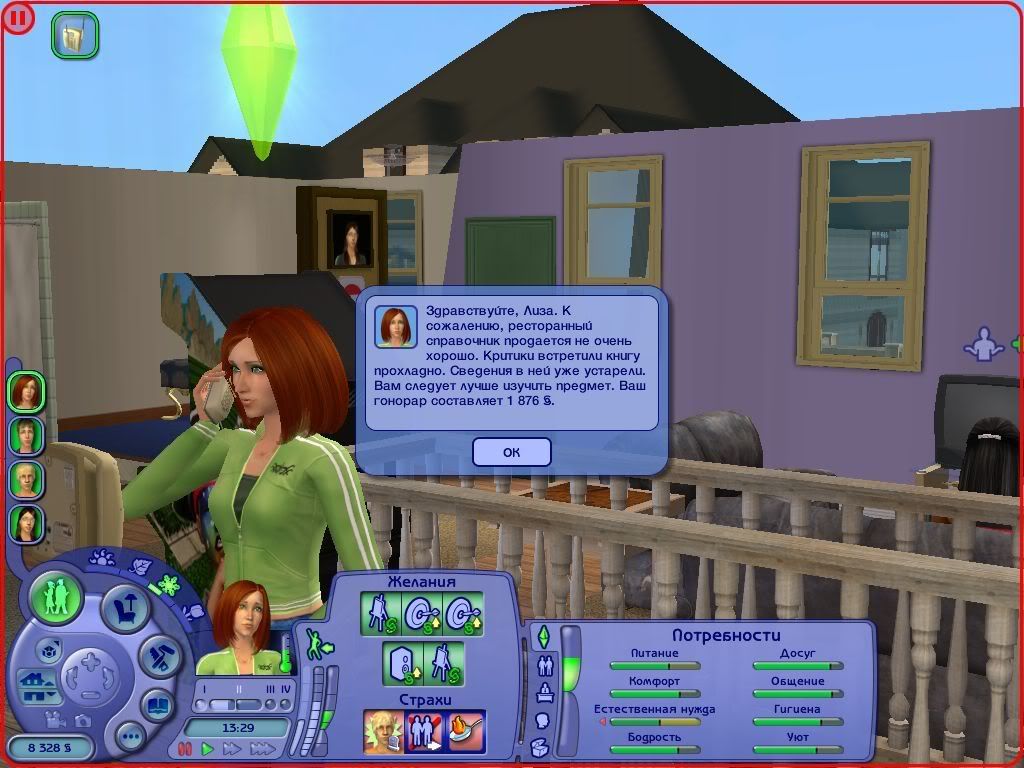The height and width of the screenshot is (768, 1024).
Task: Open Build mode with paint roller icon
Action: coord(159,655)
